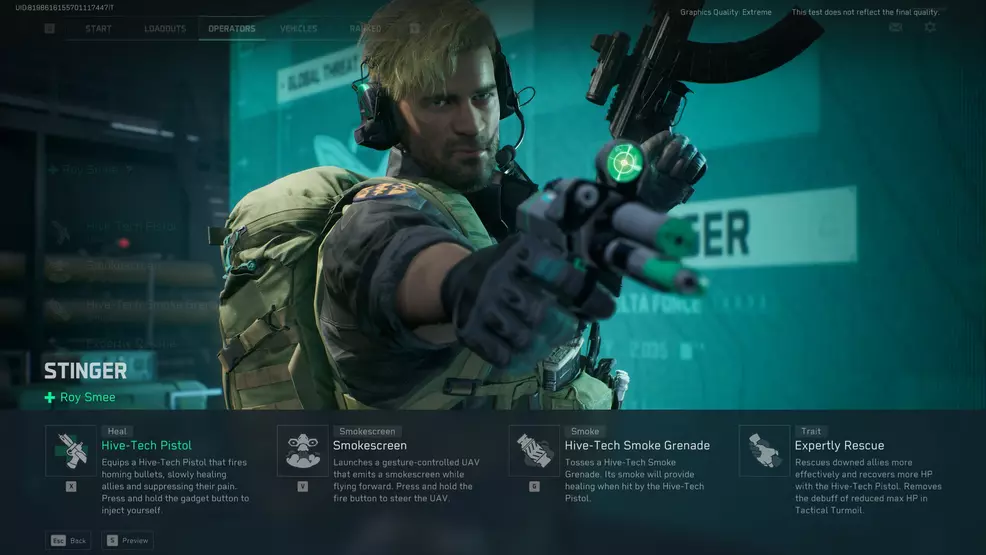Select the Operators tab

pyautogui.click(x=231, y=28)
